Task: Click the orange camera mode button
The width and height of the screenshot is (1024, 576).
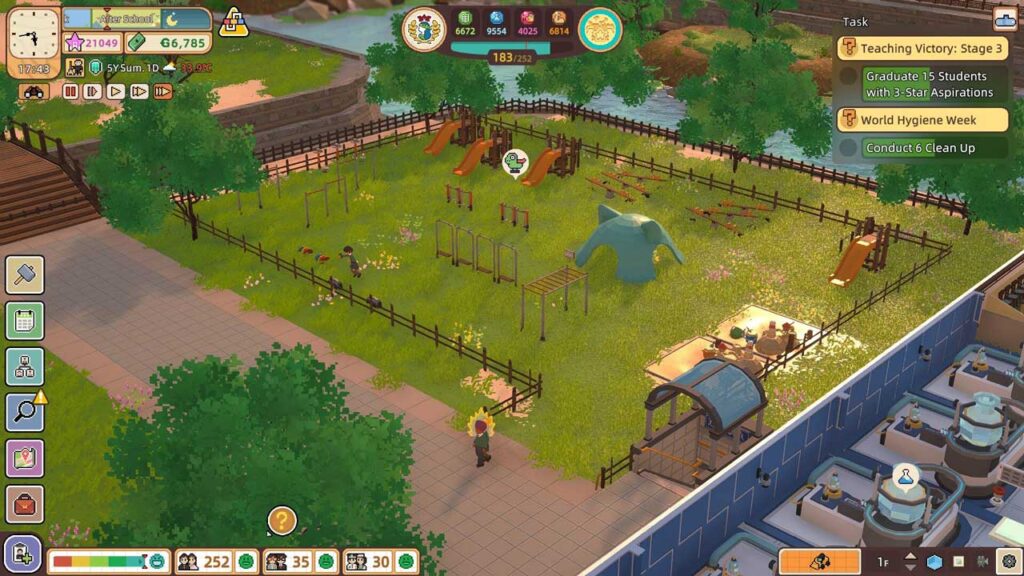Action: click(x=819, y=562)
